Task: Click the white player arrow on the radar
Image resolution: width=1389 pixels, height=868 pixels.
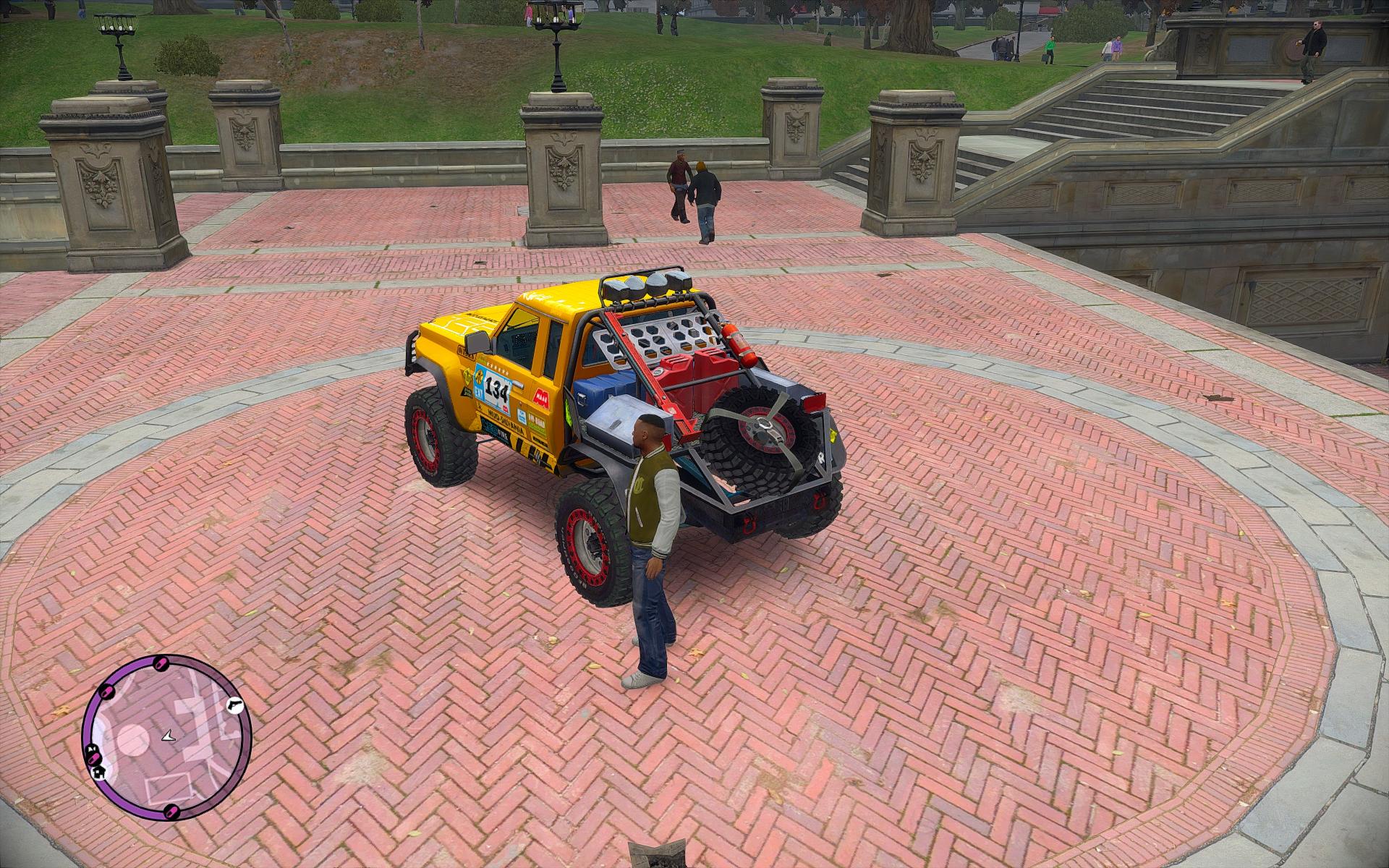Action: point(168,736)
